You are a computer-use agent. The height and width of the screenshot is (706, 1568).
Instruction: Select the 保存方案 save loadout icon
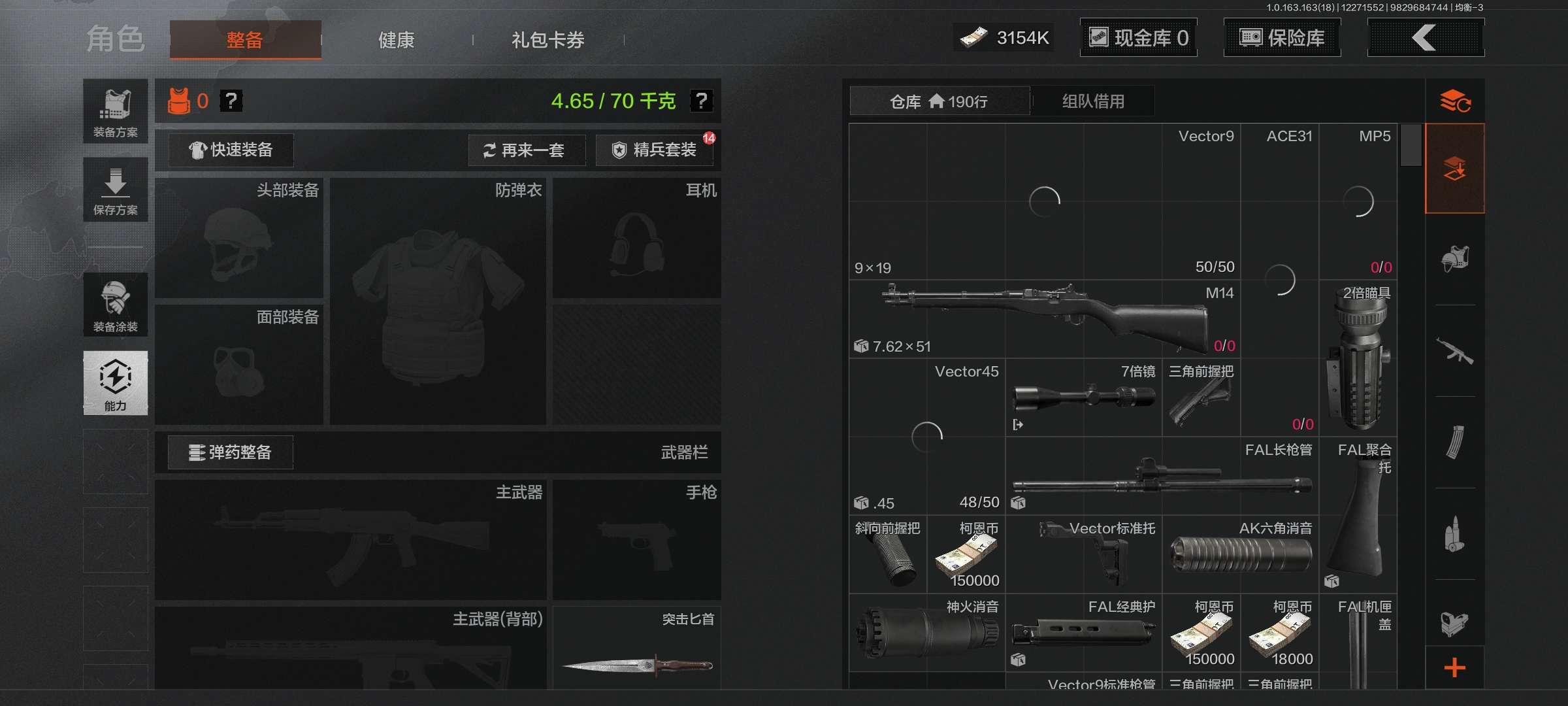tap(115, 189)
